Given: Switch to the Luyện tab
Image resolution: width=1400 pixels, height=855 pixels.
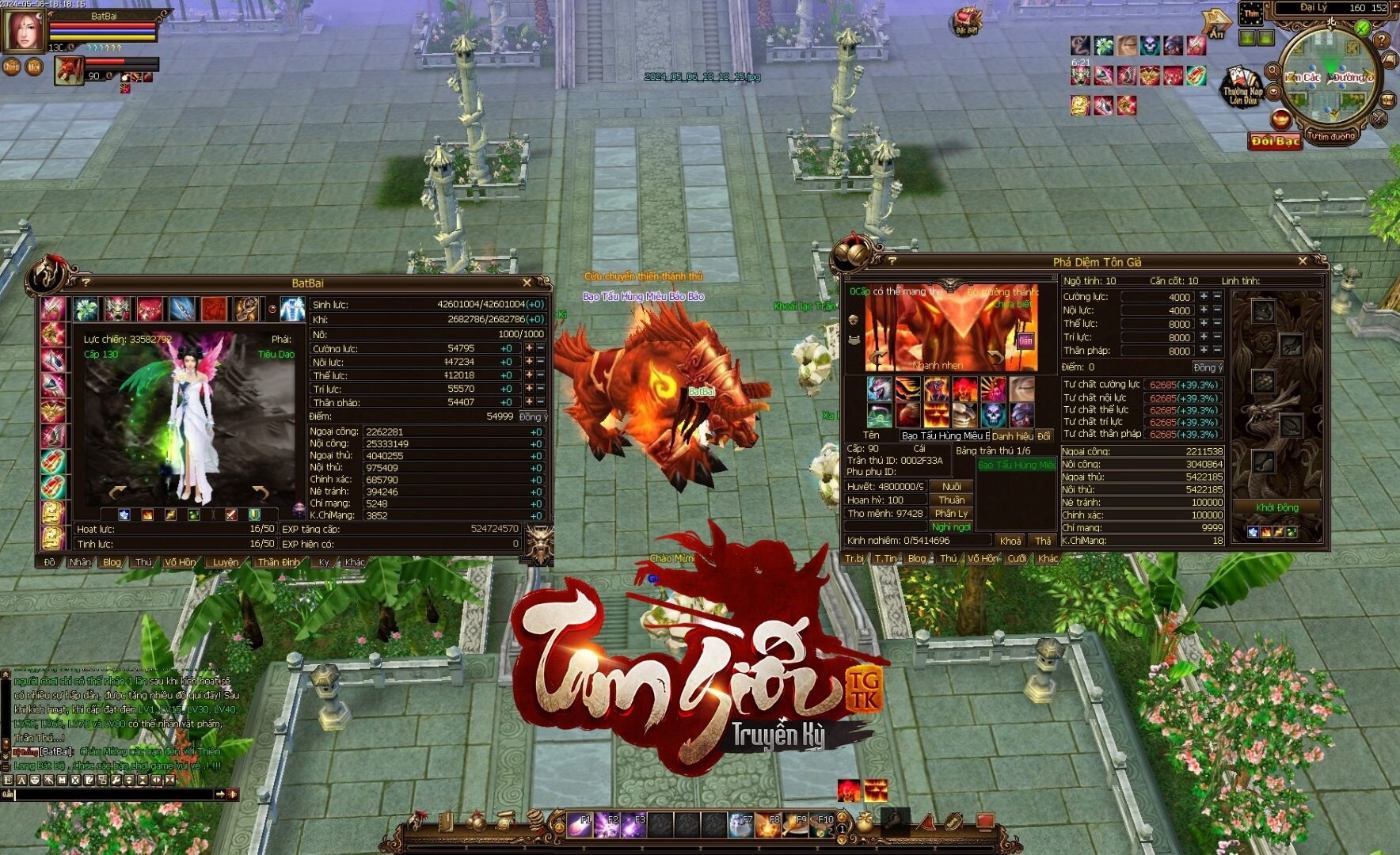Looking at the screenshot, I should point(226,562).
